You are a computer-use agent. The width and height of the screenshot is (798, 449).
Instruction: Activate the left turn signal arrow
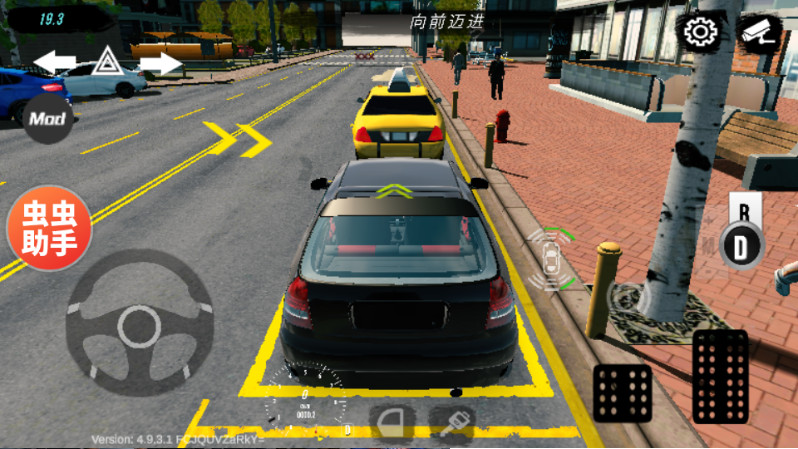54,63
